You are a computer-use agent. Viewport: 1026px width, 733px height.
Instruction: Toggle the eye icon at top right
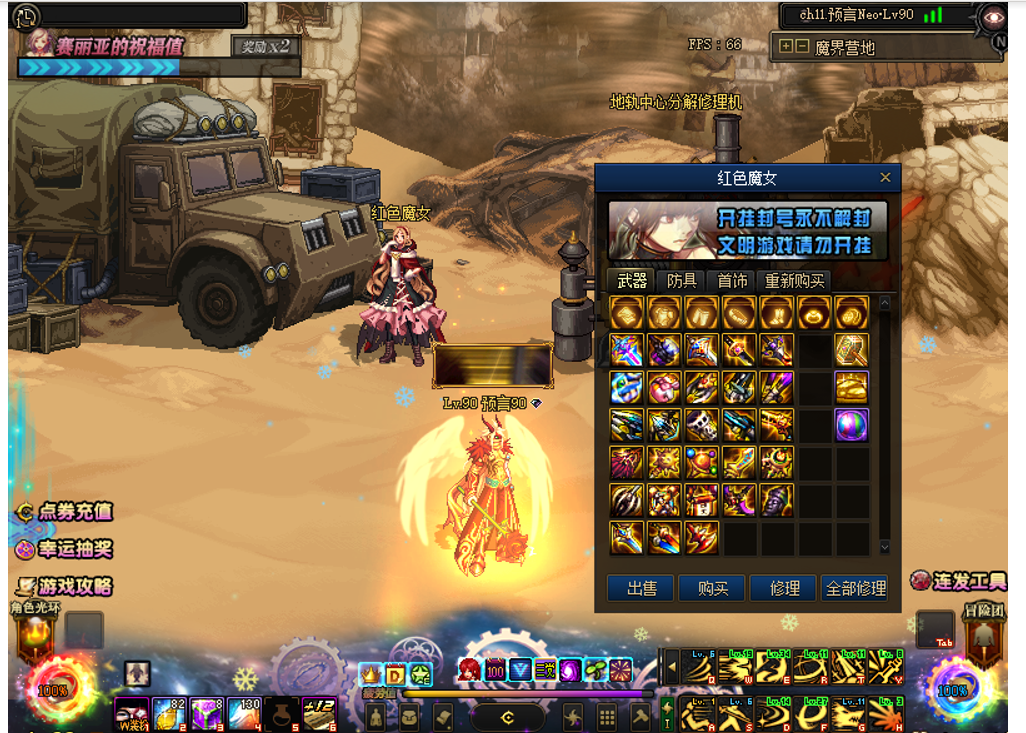[992, 16]
